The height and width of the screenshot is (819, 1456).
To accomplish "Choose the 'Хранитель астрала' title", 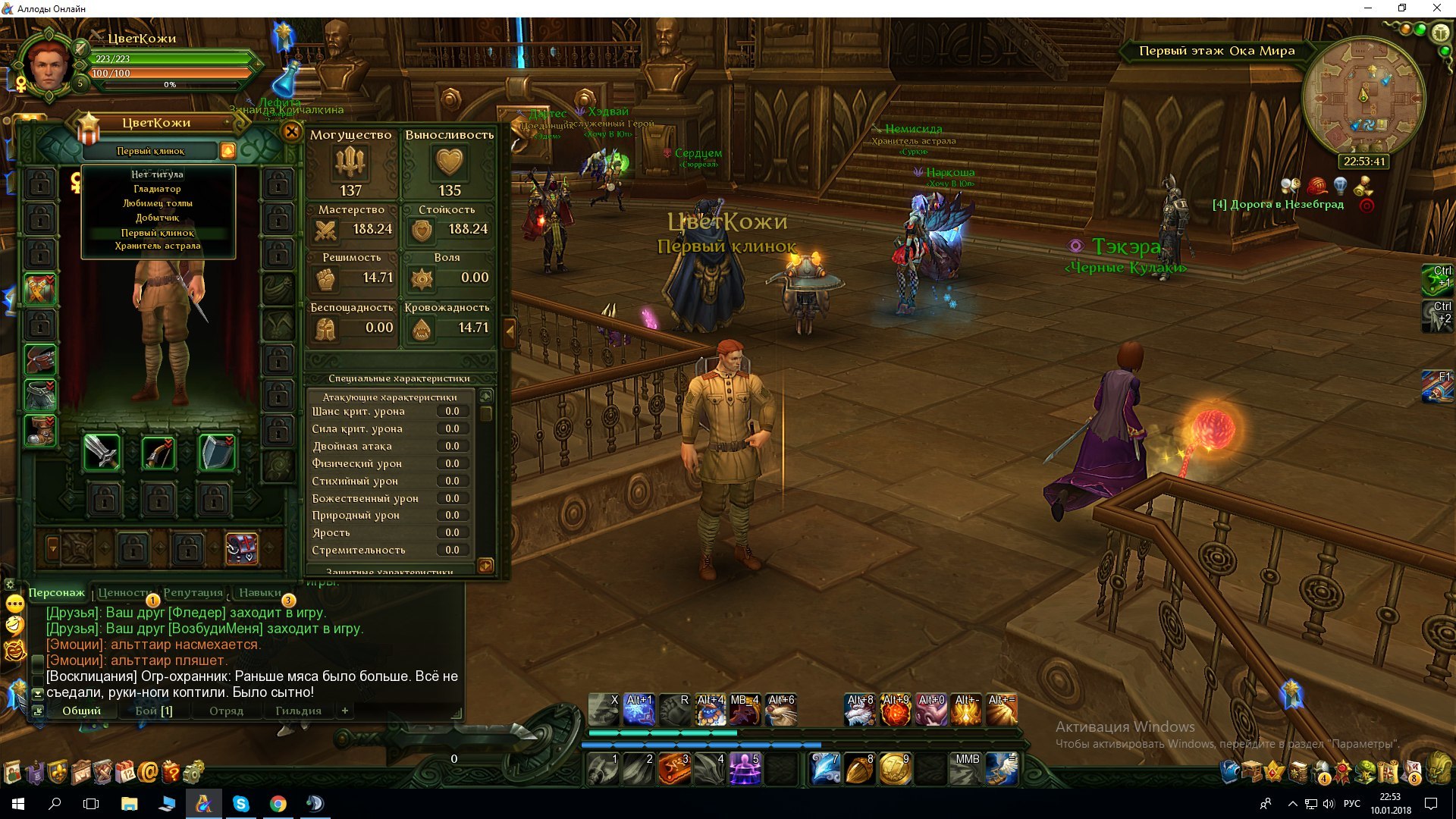I will (x=158, y=246).
